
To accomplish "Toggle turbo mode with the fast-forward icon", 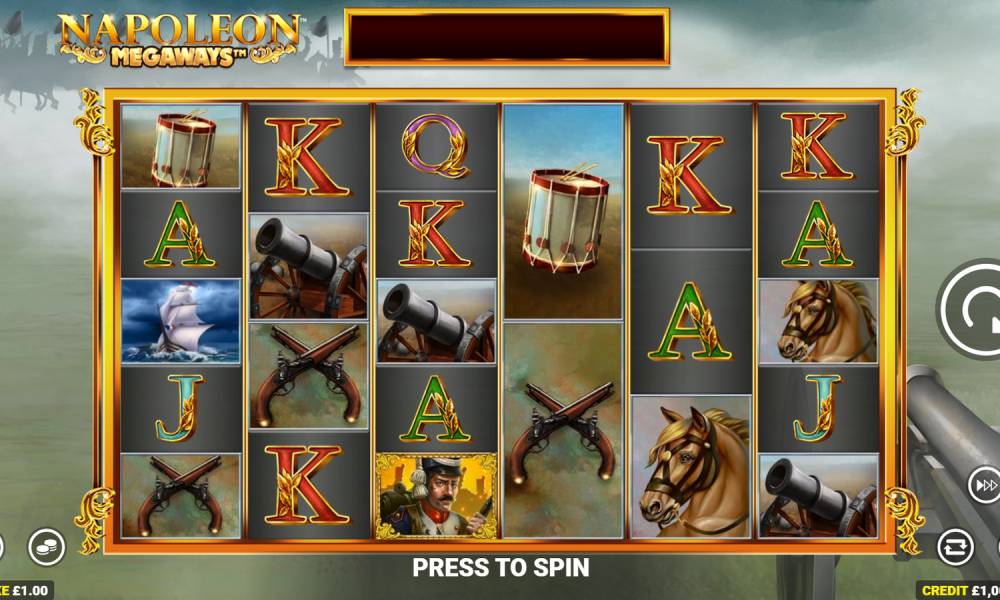I will pos(984,485).
